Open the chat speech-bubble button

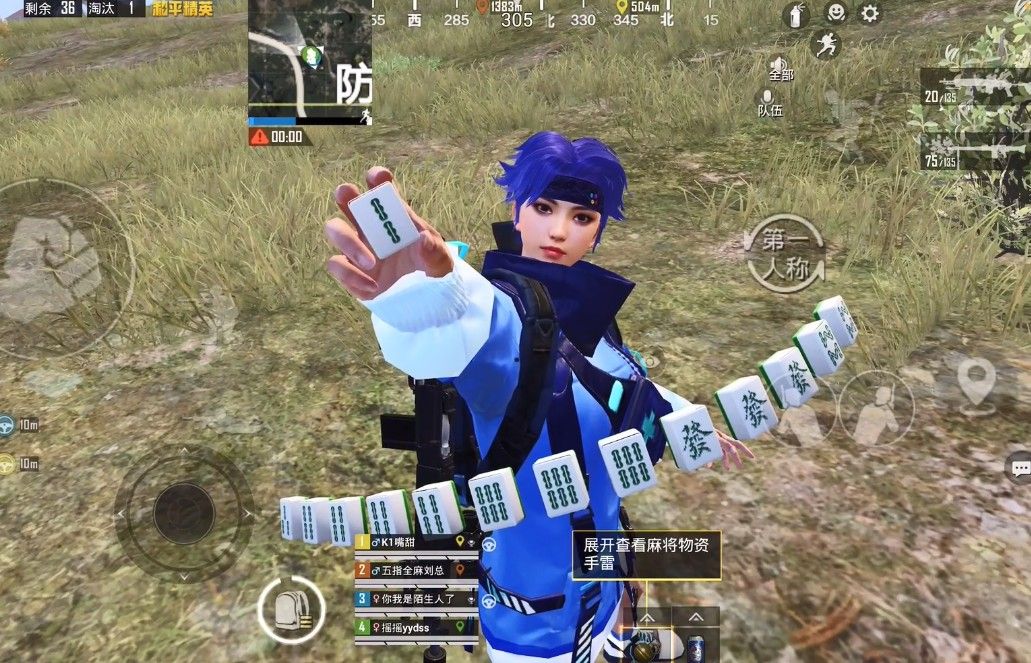tap(1019, 467)
